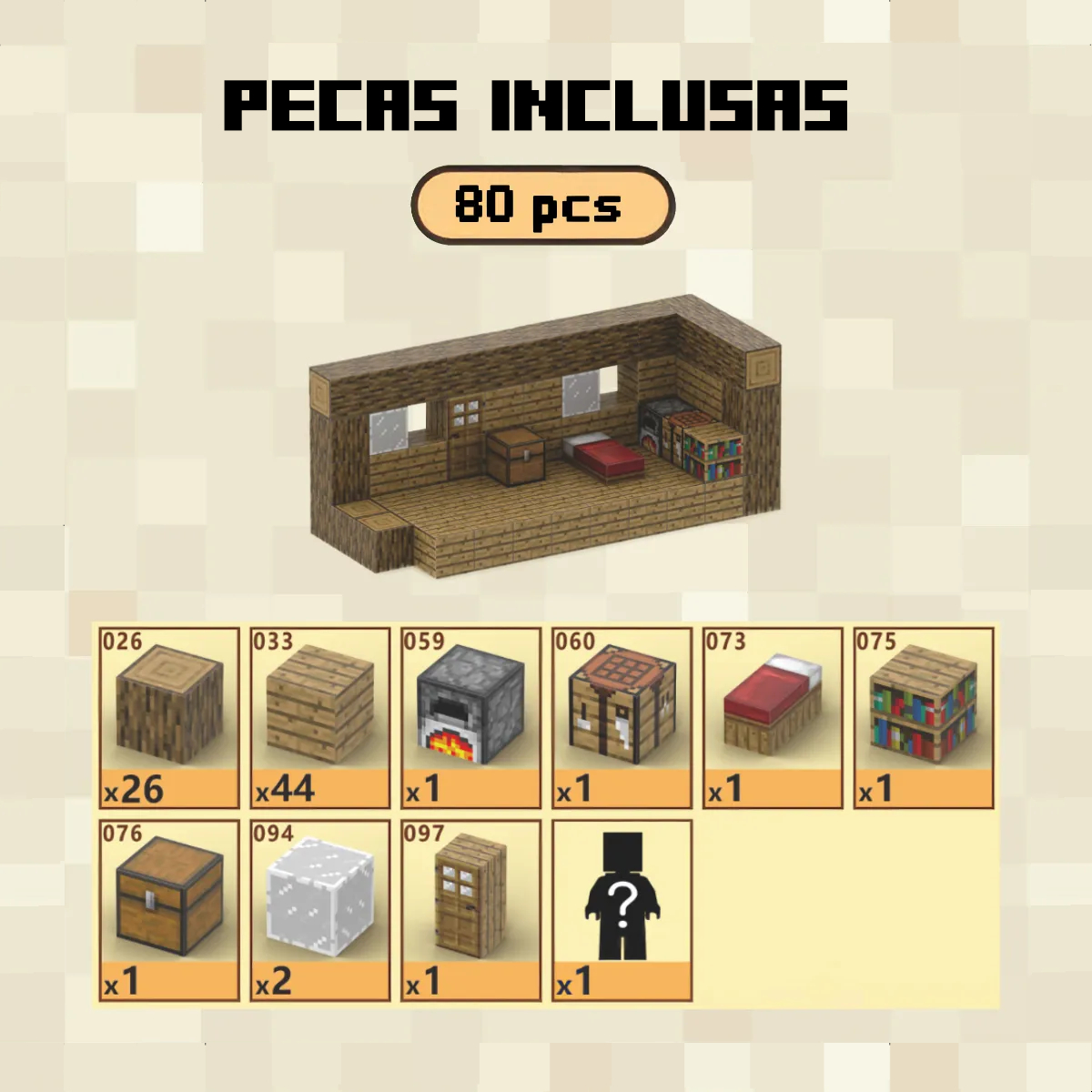Choose the mystery figure tile
1092x1092 pixels.
point(622,909)
